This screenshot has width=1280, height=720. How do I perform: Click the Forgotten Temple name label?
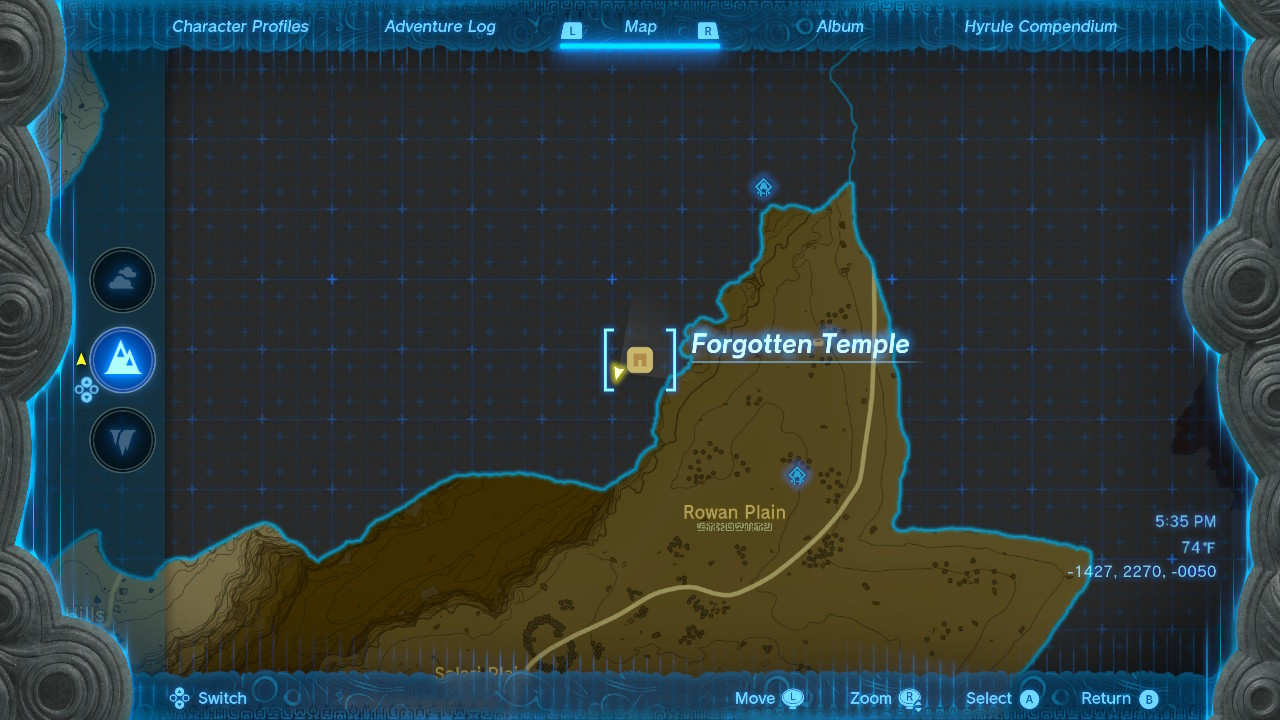799,344
